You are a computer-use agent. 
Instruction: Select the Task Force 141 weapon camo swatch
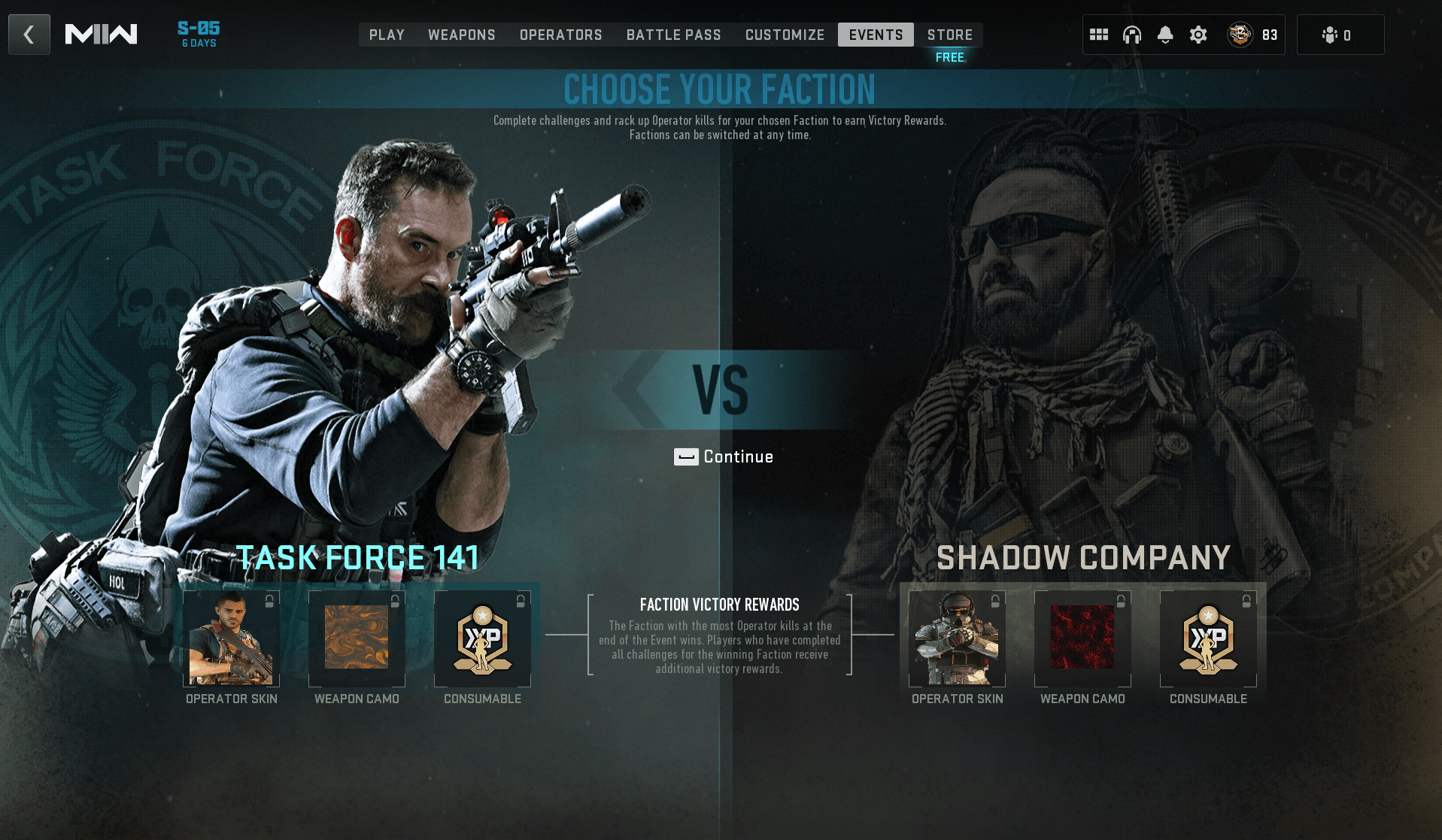(356, 638)
